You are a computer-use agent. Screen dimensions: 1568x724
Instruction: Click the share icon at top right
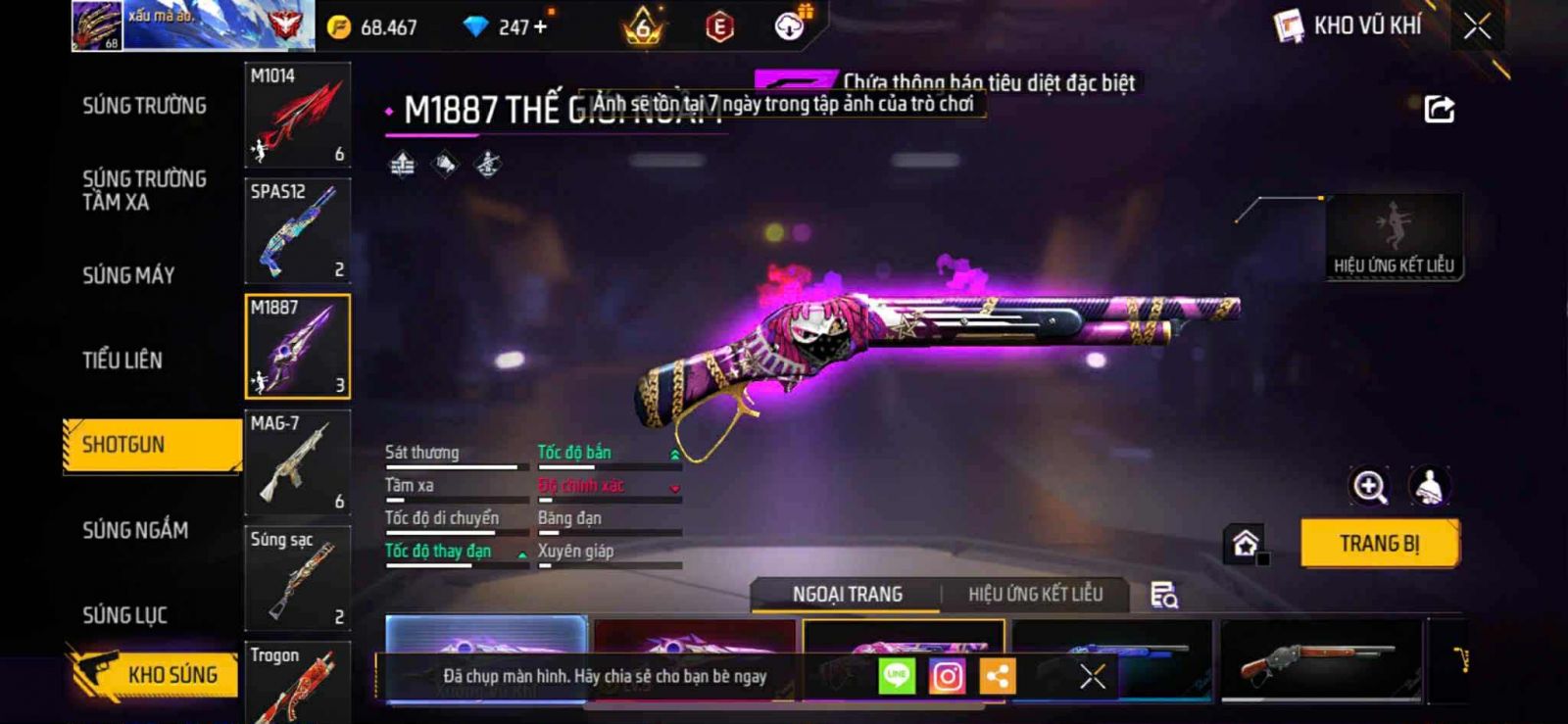click(1439, 109)
